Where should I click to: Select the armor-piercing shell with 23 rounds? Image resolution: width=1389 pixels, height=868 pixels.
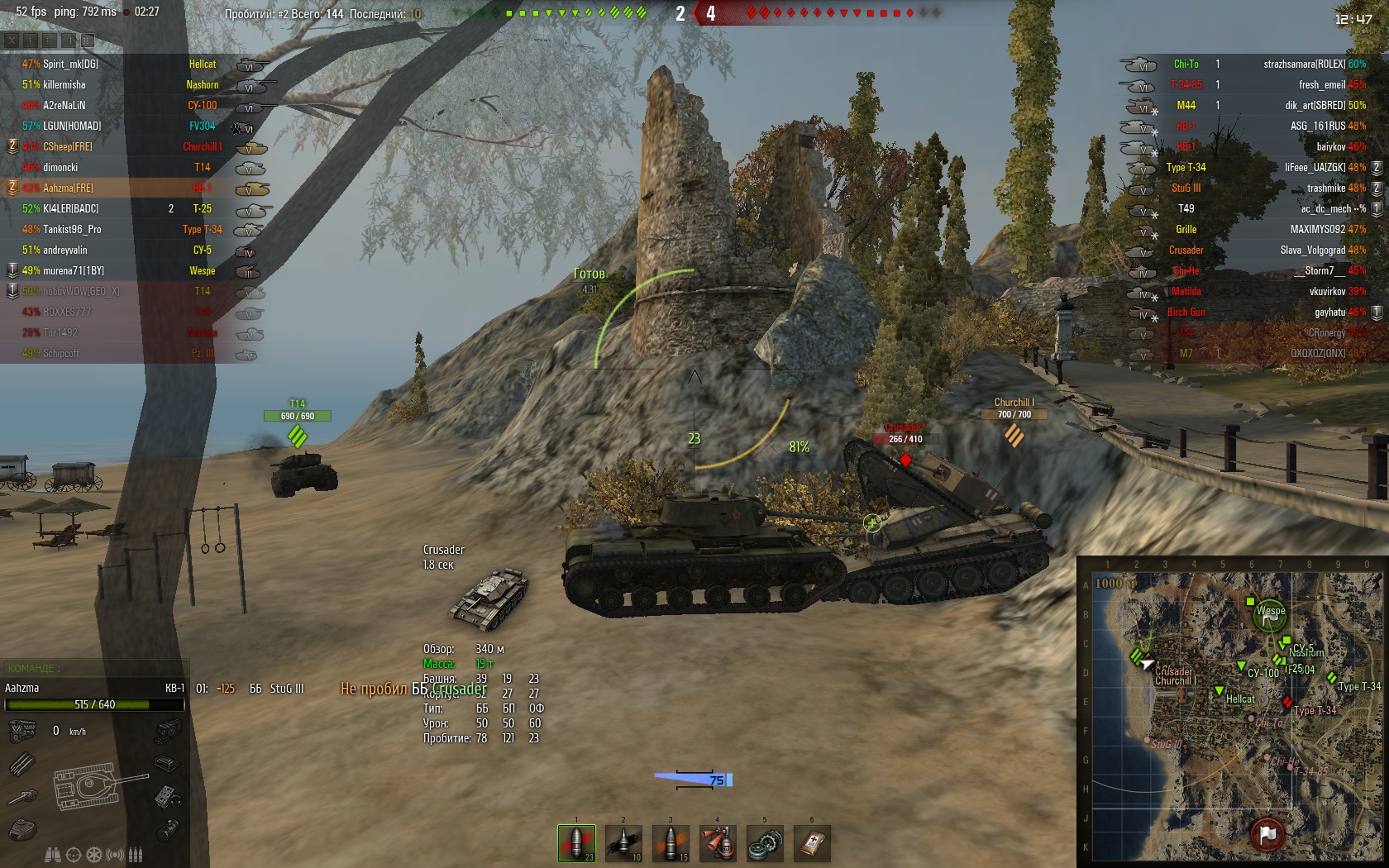pos(576,843)
